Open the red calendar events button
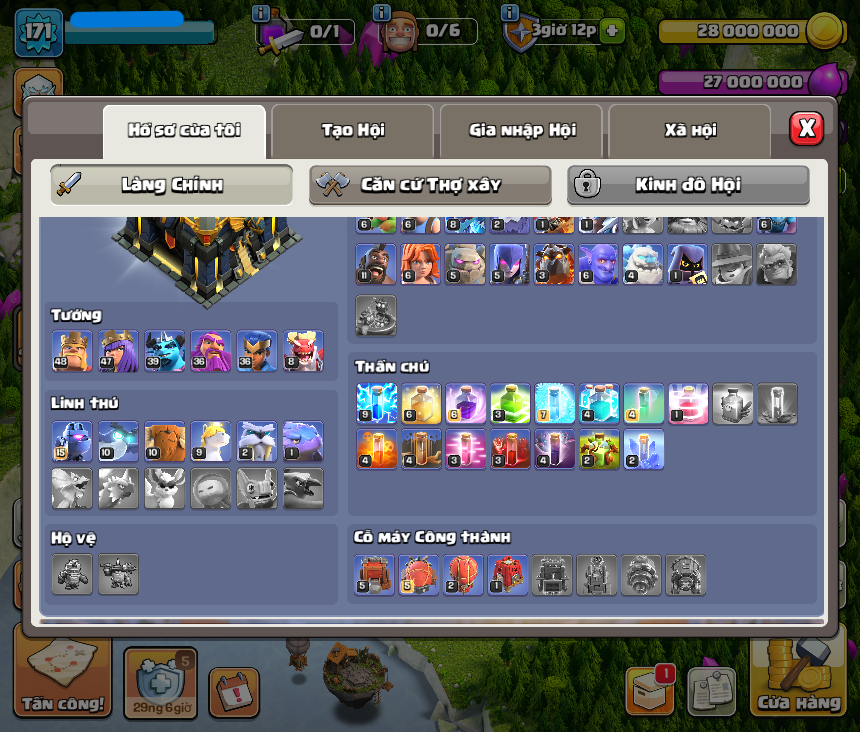 click(234, 692)
